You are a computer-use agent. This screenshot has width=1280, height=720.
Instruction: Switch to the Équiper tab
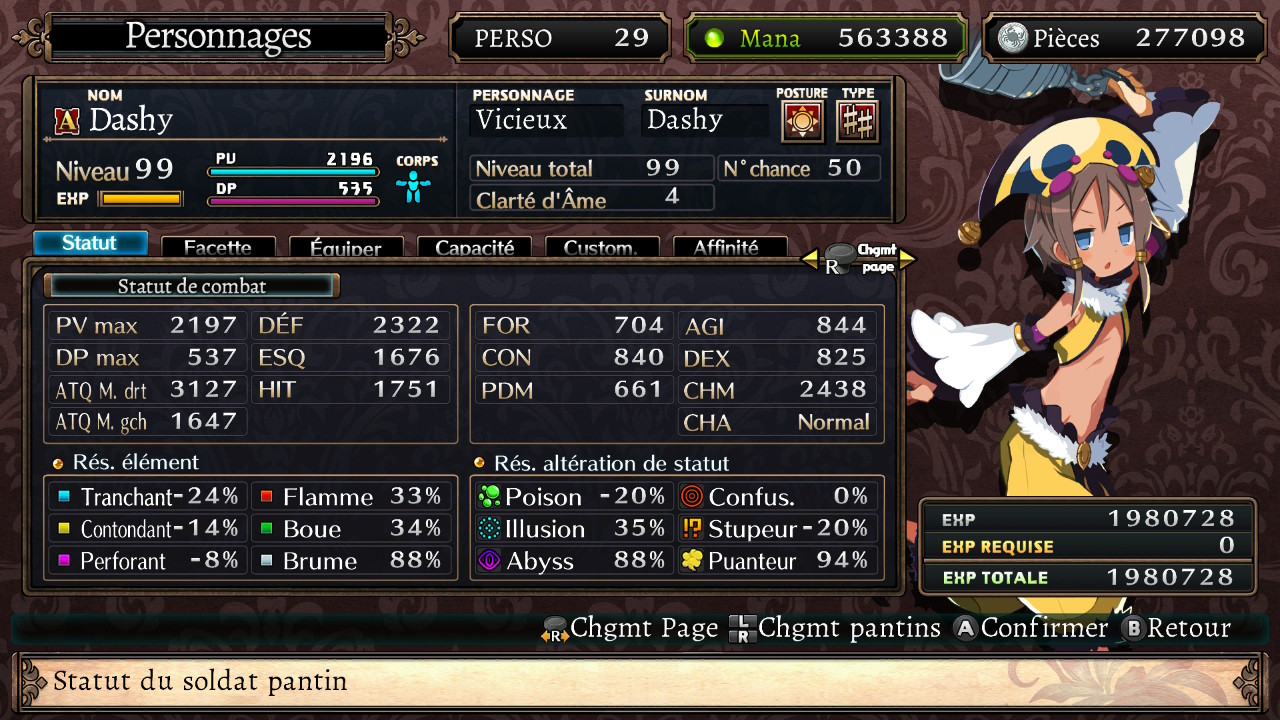[346, 247]
